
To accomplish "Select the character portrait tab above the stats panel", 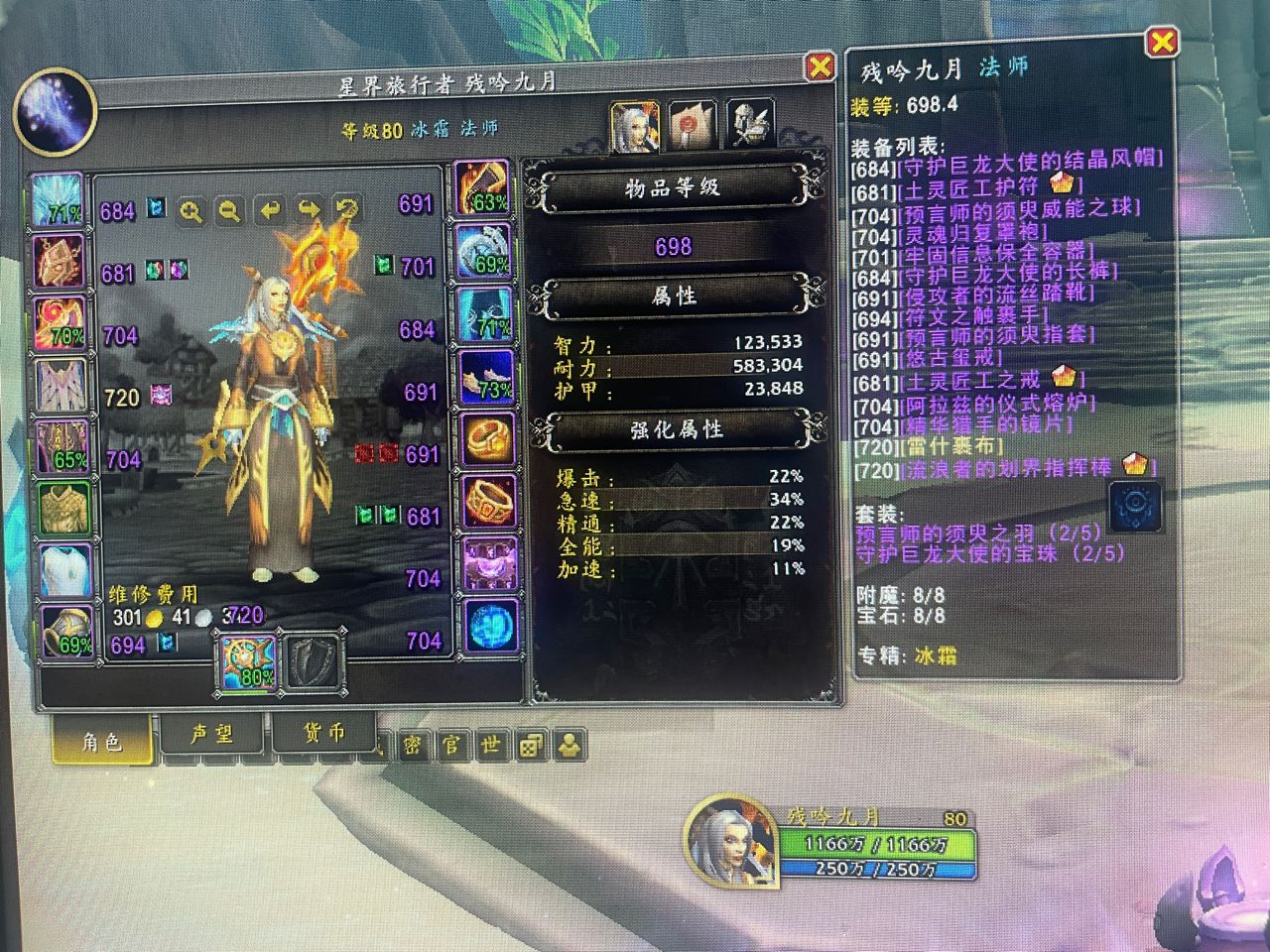I will (636, 126).
